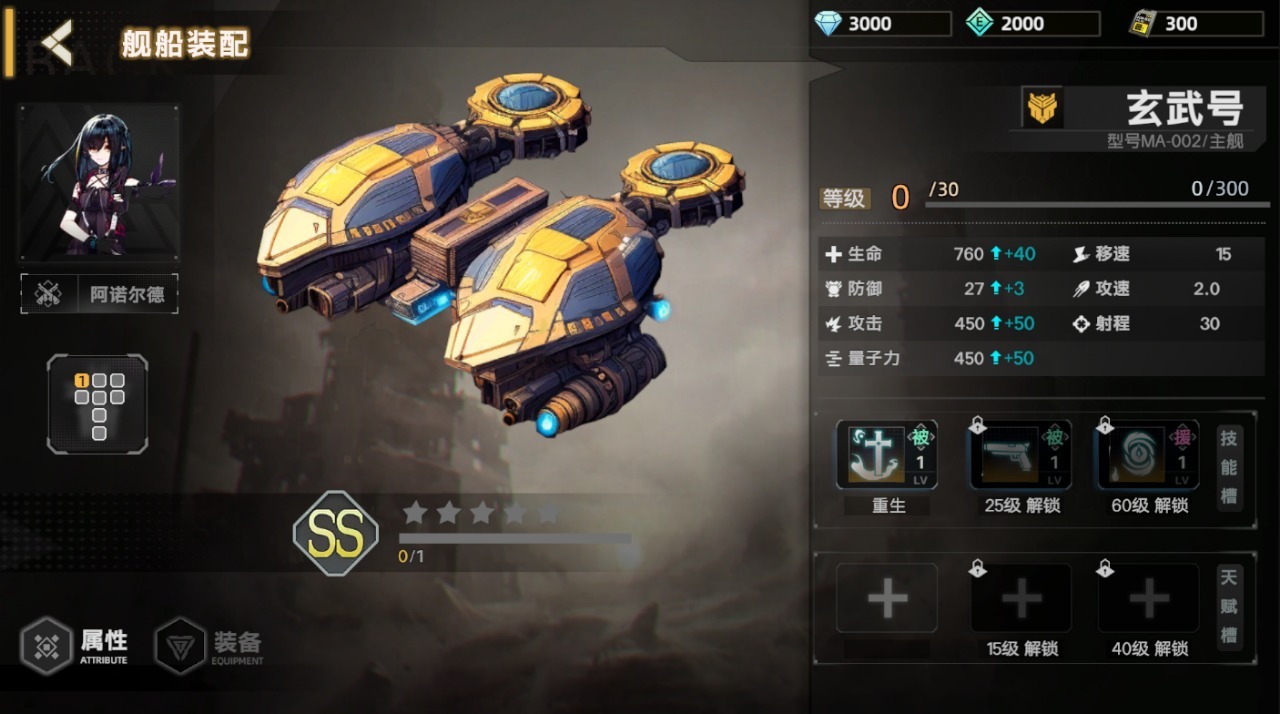The width and height of the screenshot is (1280, 714).
Task: Click the 天赋槽 talent slot label
Action: (x=1229, y=606)
